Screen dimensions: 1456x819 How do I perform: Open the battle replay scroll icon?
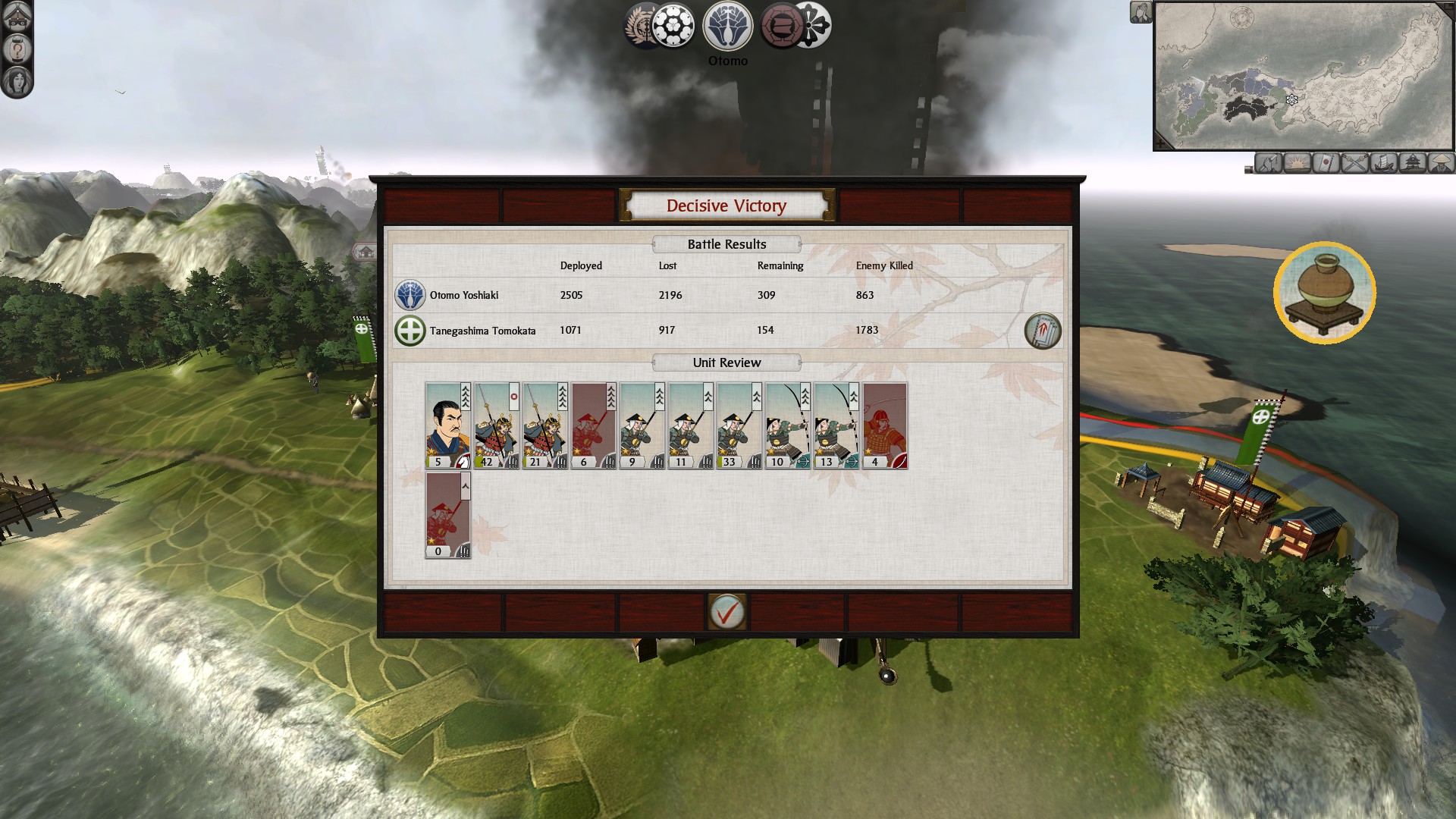pyautogui.click(x=1043, y=331)
